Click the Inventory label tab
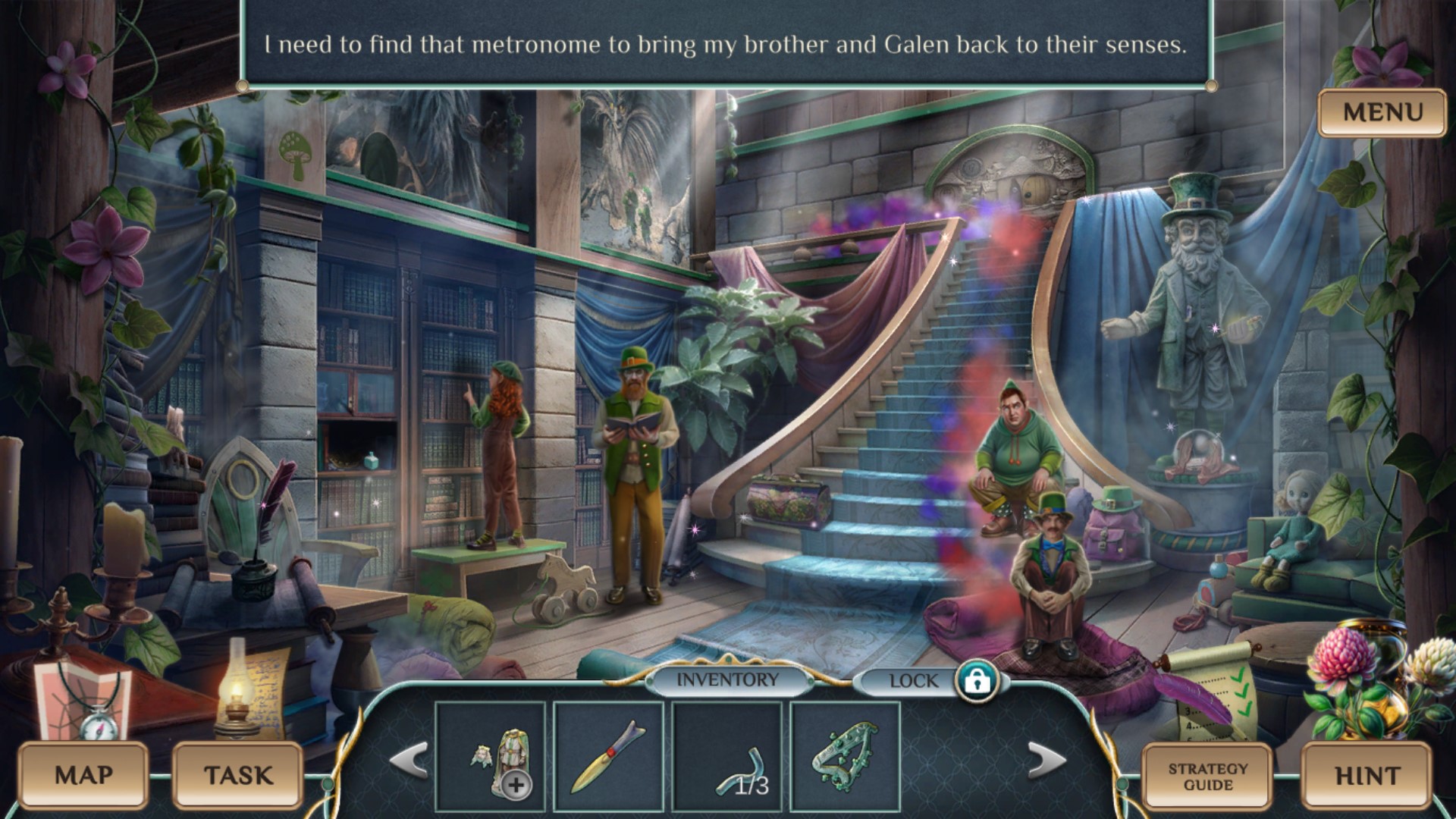Viewport: 1456px width, 819px height. [x=727, y=680]
